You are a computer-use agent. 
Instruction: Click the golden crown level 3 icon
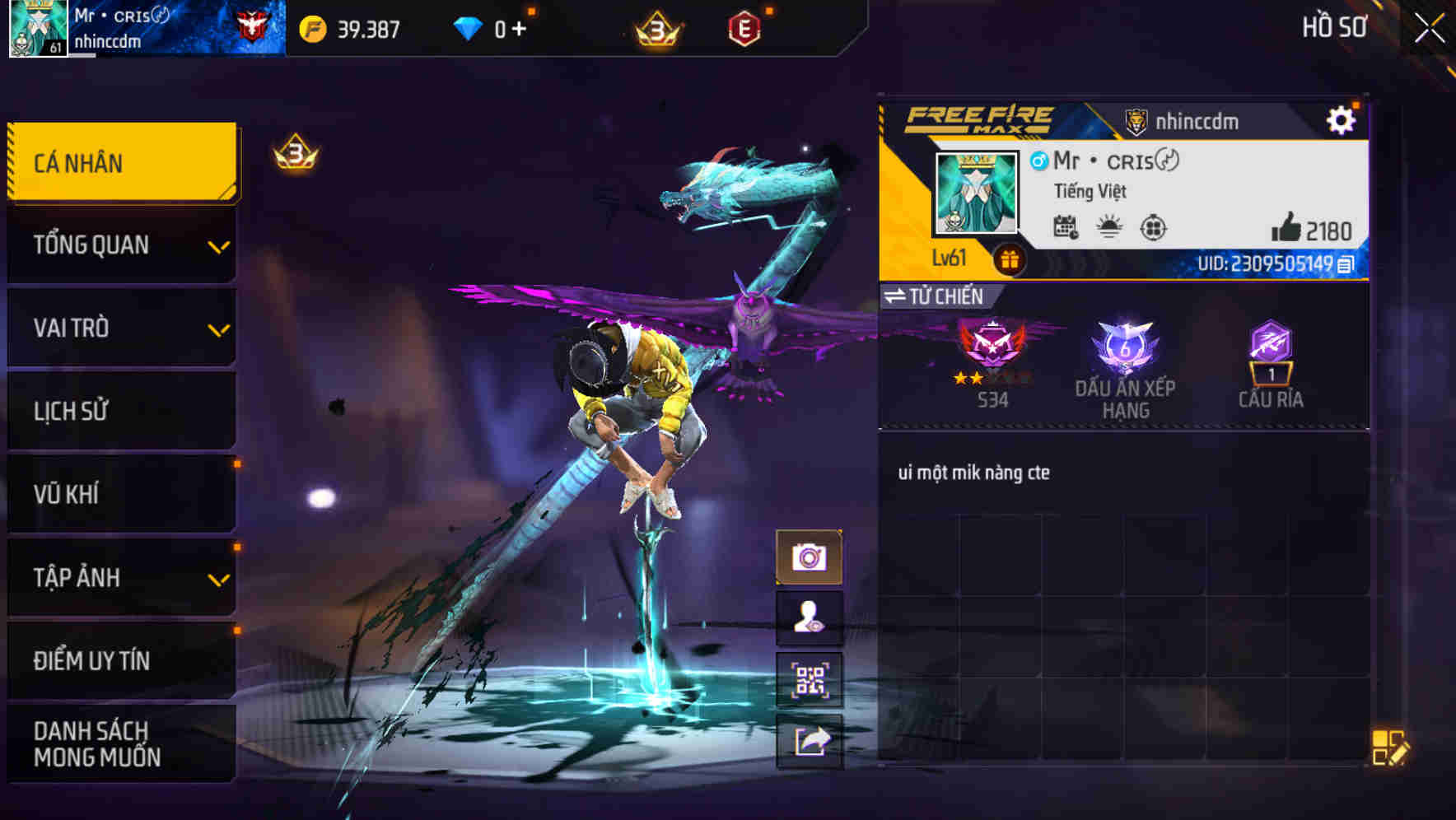655,30
